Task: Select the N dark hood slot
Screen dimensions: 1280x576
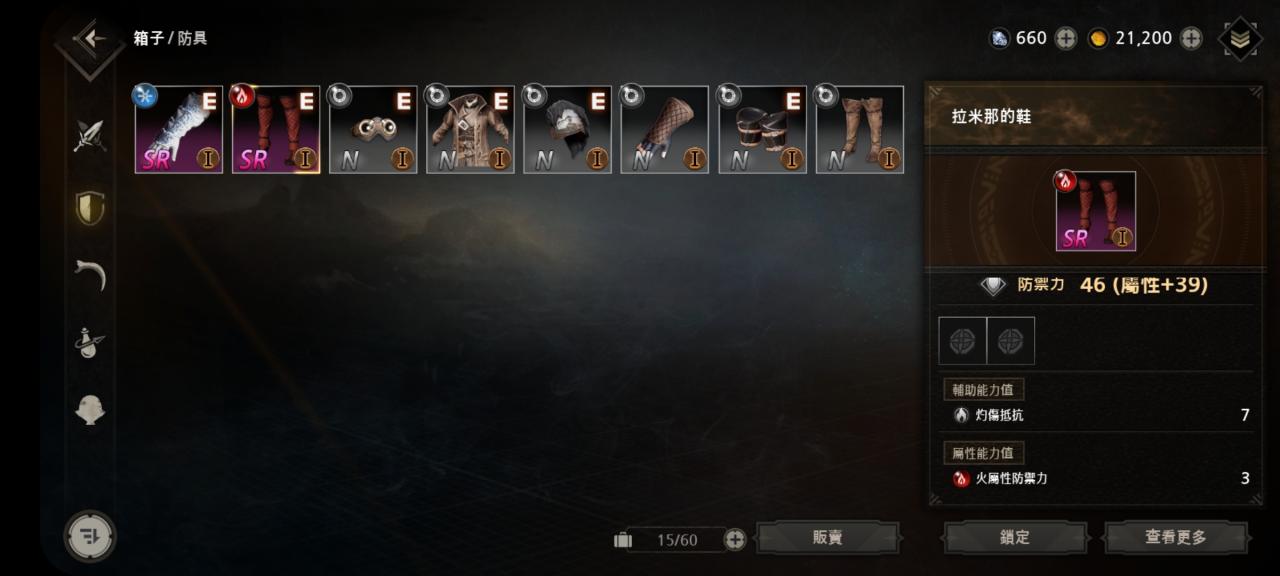Action: coord(567,130)
